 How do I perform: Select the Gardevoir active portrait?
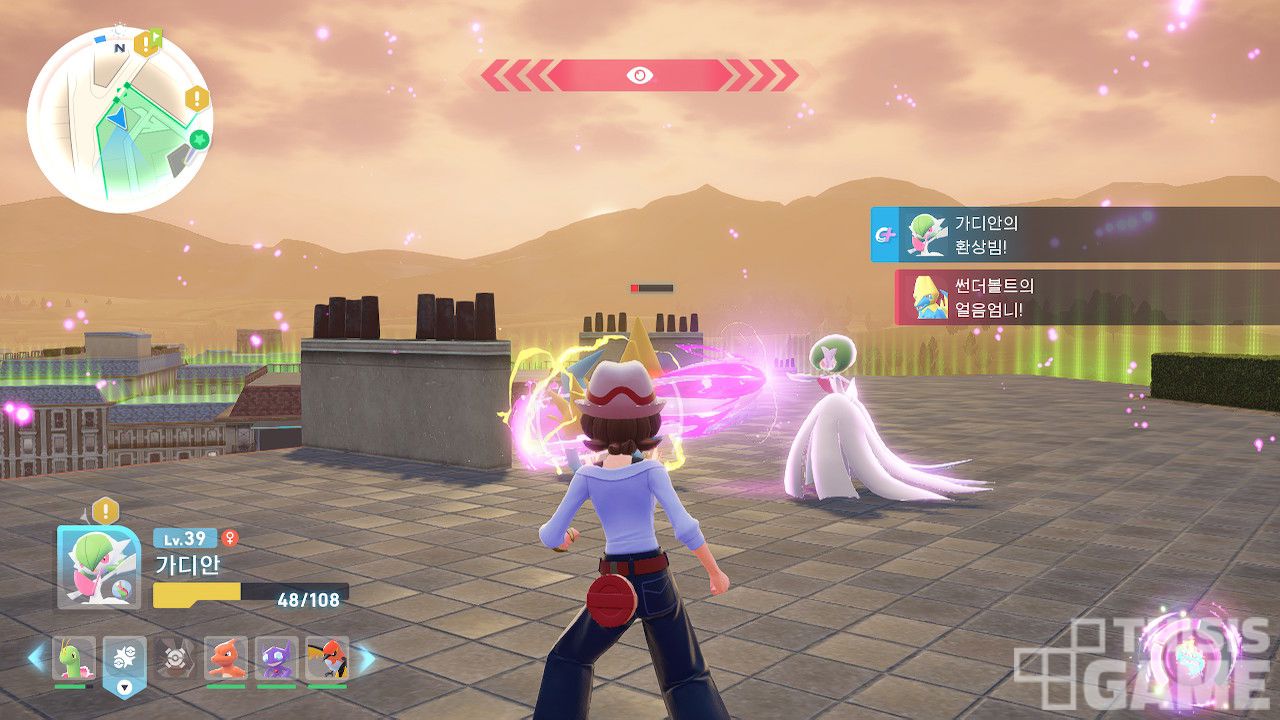pos(99,567)
